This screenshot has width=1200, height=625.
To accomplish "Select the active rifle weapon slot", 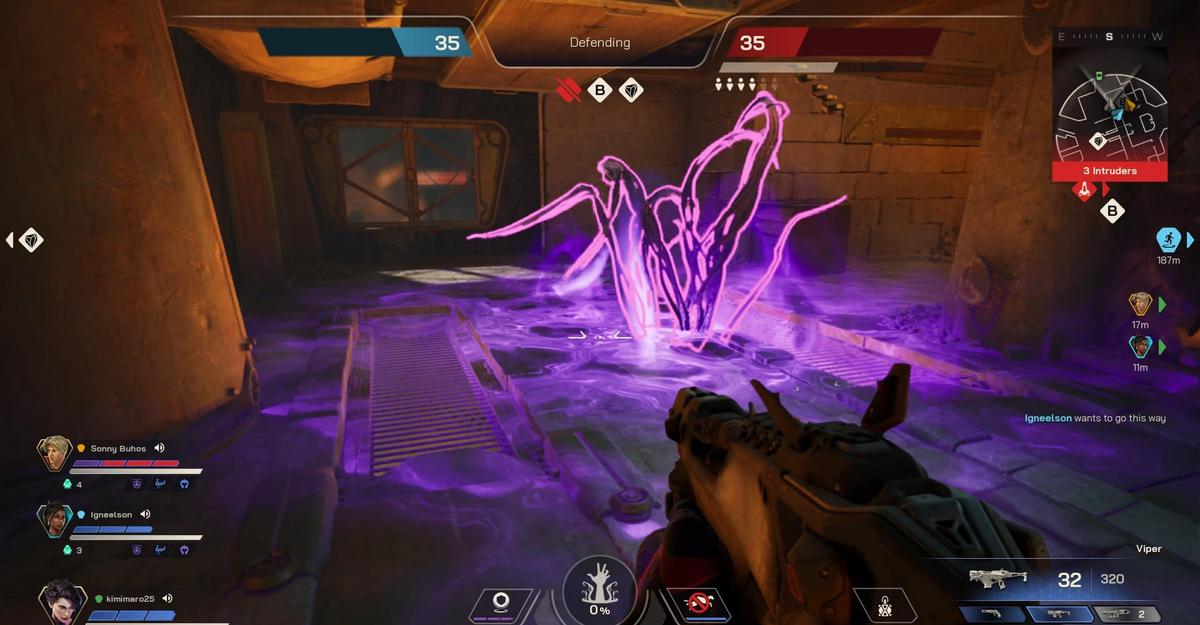I will (x=1058, y=613).
